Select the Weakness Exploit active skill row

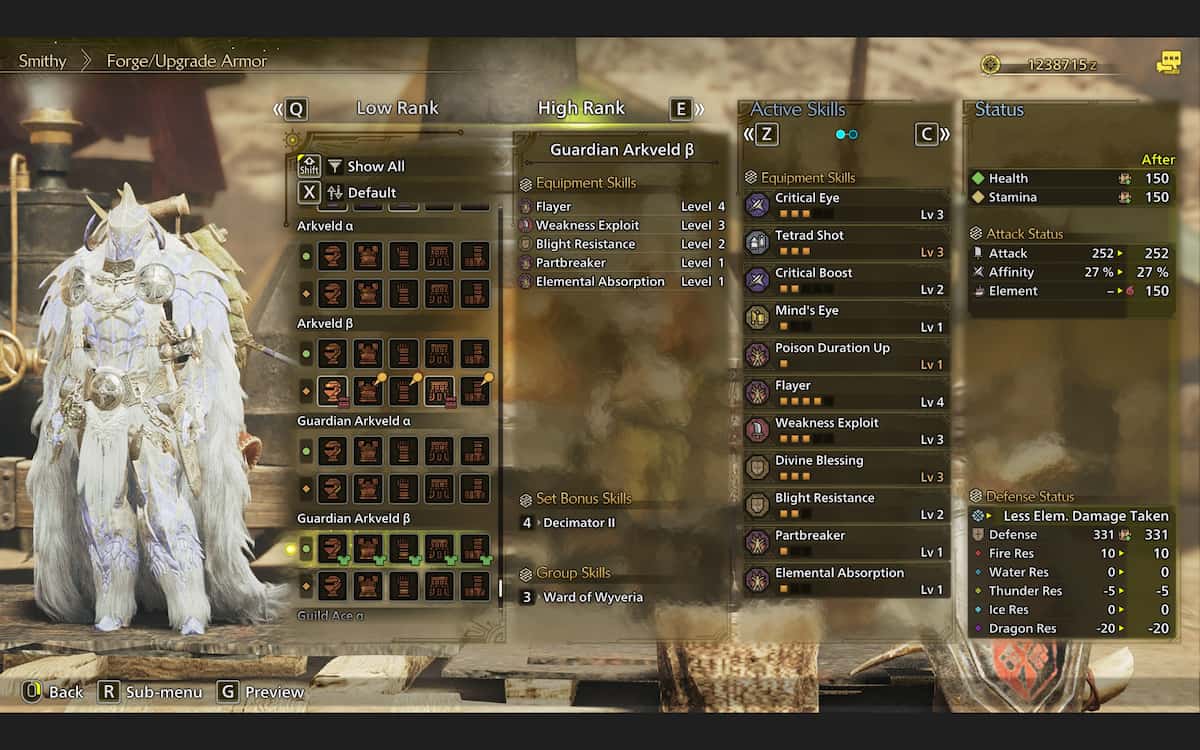click(845, 430)
